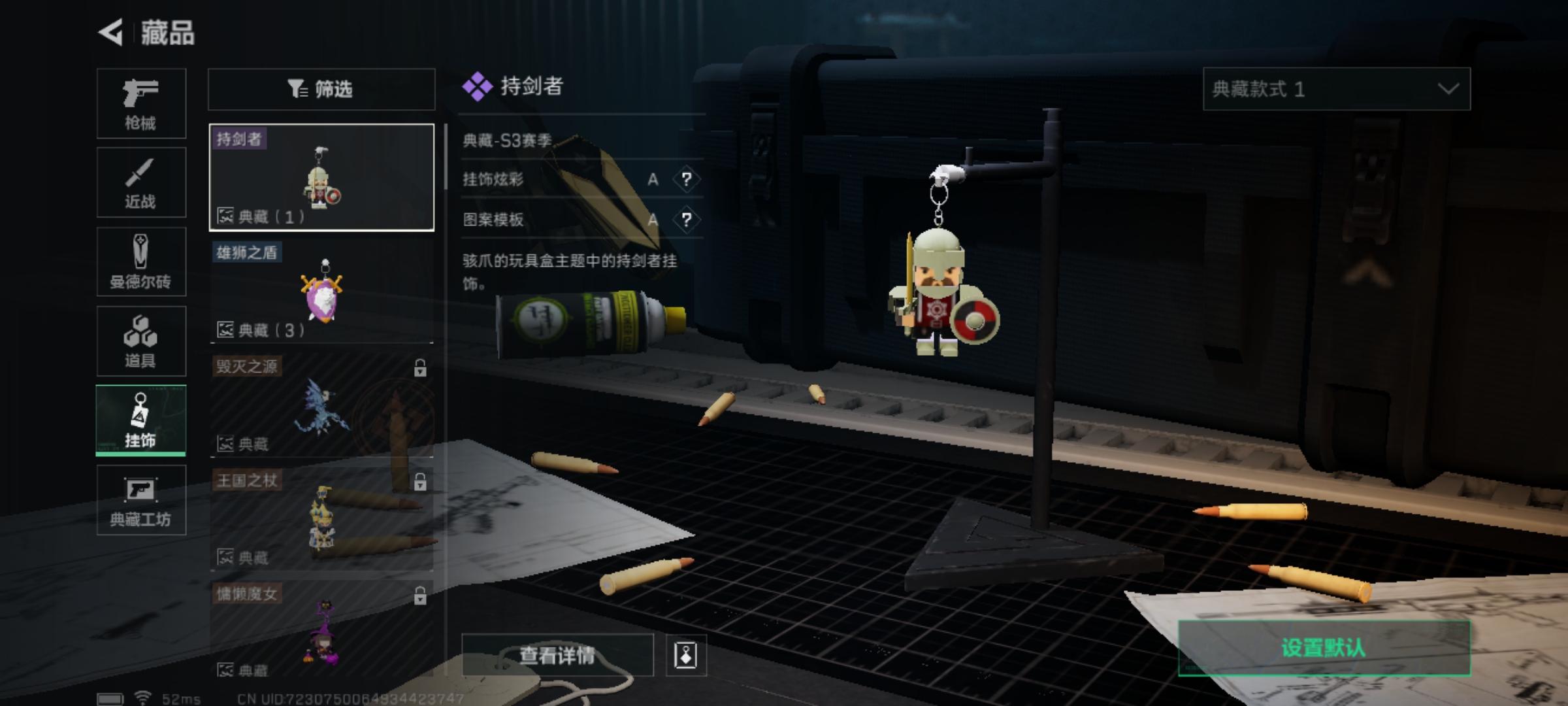Image resolution: width=1568 pixels, height=706 pixels.
Task: Click the charm preview icon beside 查看详情
Action: (685, 655)
